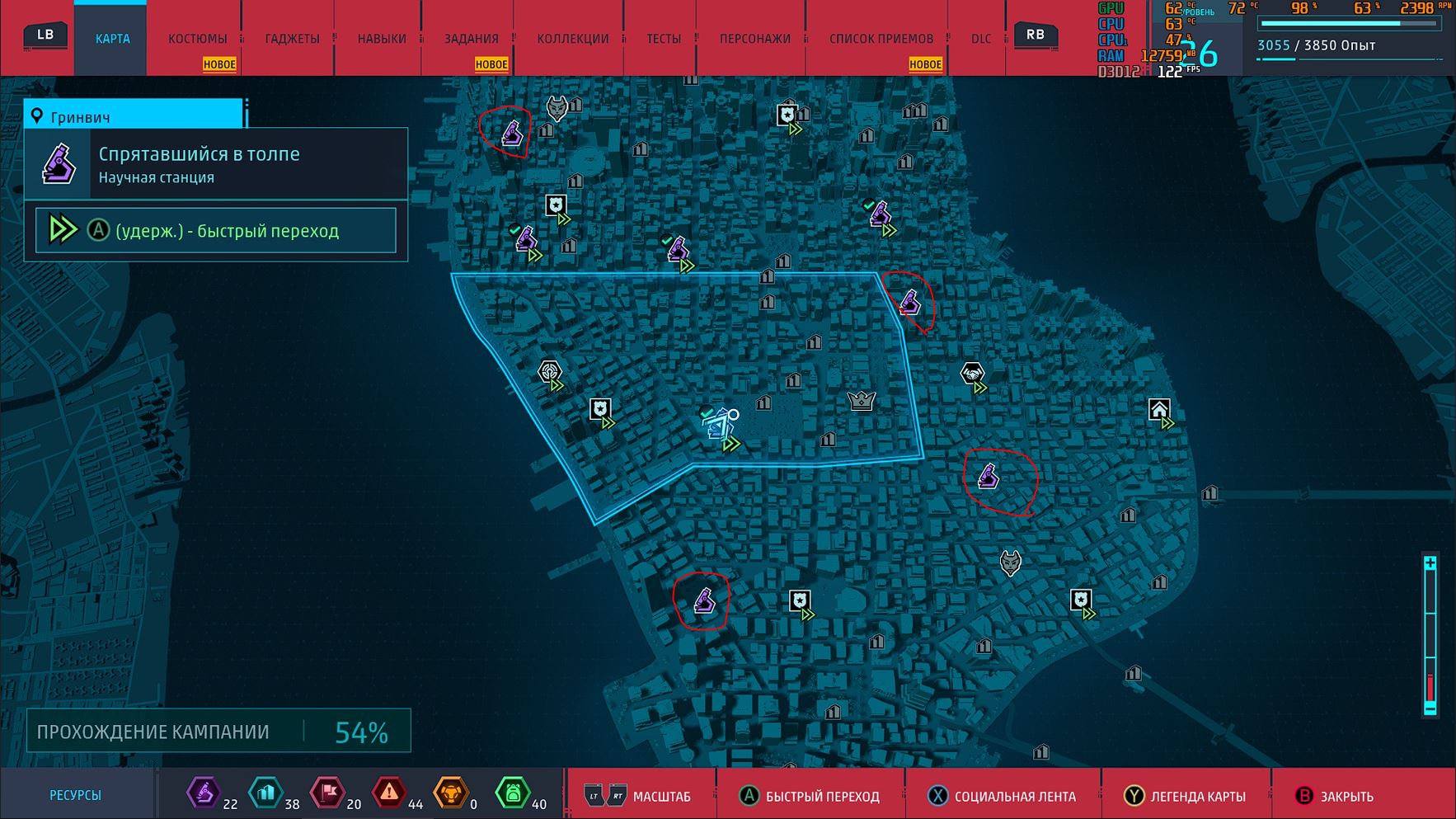The height and width of the screenshot is (819, 1456).
Task: Select the handshake marker on the map
Action: point(973,374)
